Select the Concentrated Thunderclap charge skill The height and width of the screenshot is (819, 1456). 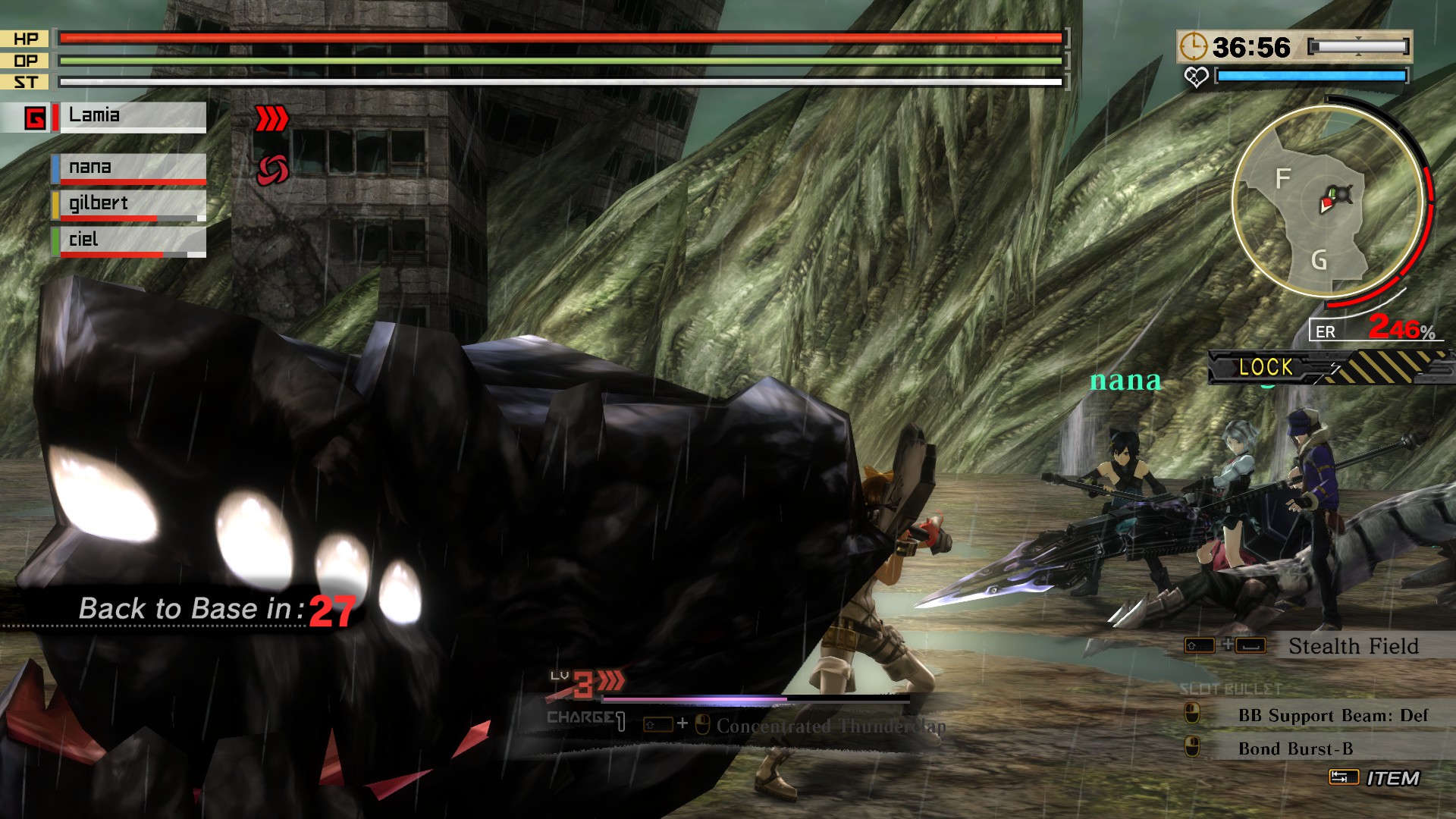tap(830, 726)
